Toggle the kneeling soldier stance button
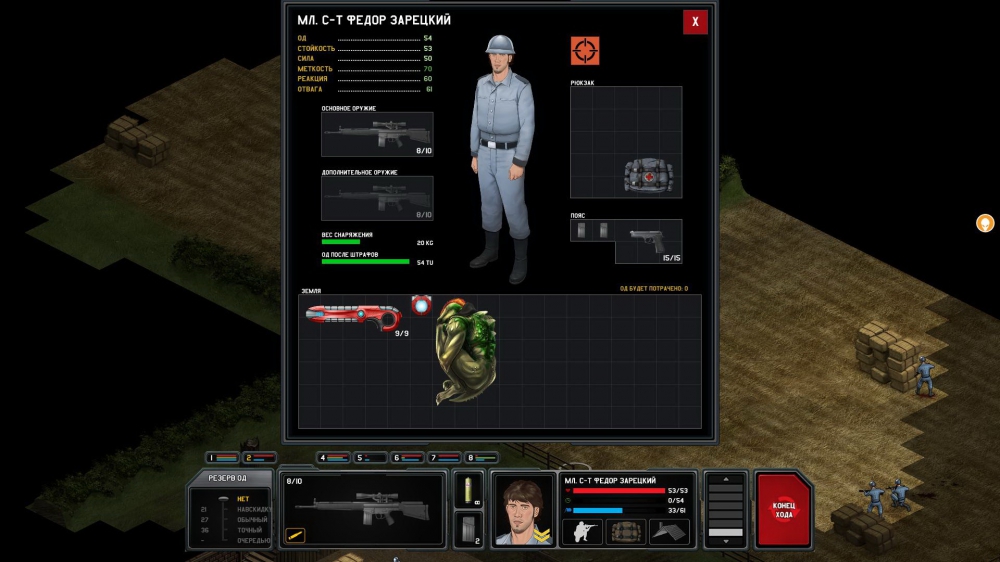The width and height of the screenshot is (1000, 562). pyautogui.click(x=582, y=531)
